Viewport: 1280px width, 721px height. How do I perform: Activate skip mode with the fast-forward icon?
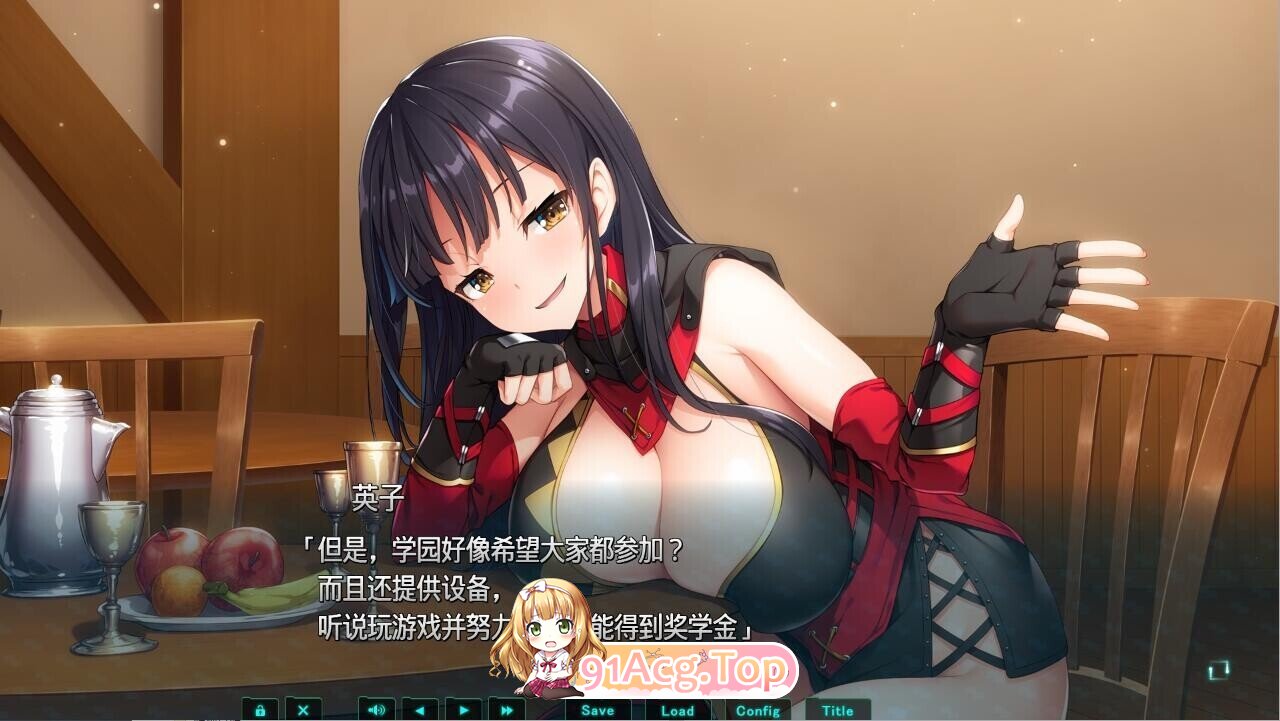tap(506, 710)
